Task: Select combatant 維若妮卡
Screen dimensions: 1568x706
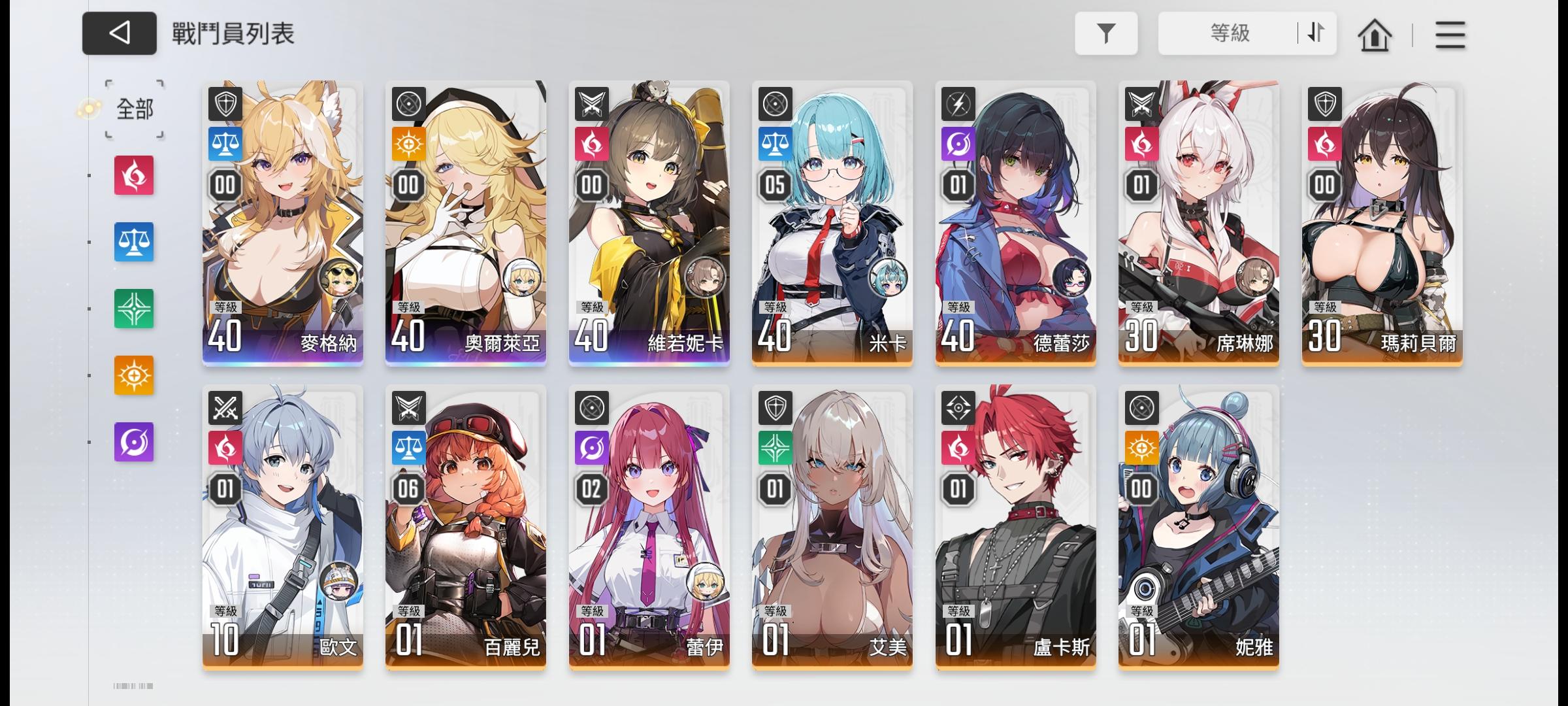Action: [649, 229]
